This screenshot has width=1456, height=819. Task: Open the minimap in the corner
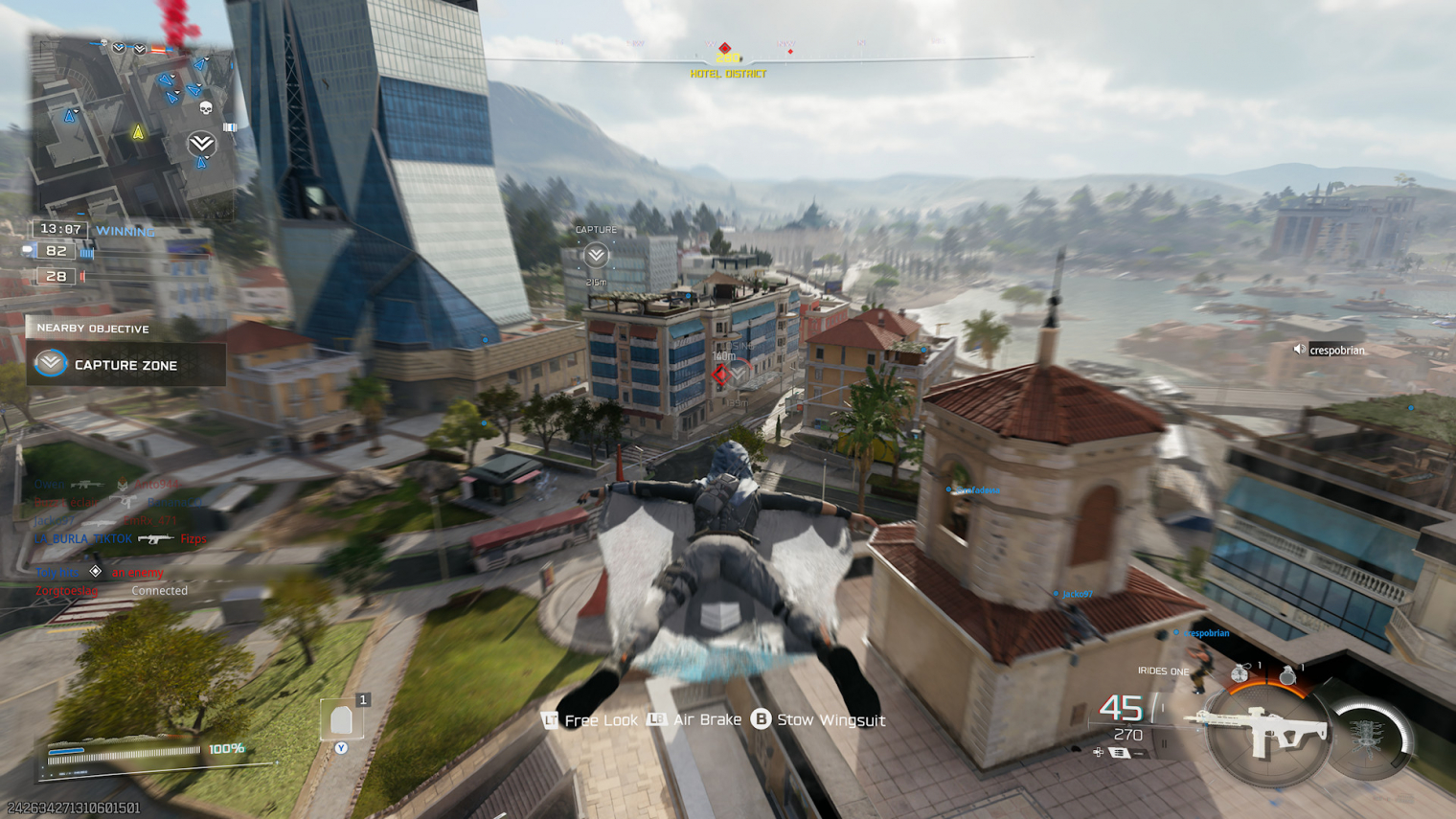point(132,127)
